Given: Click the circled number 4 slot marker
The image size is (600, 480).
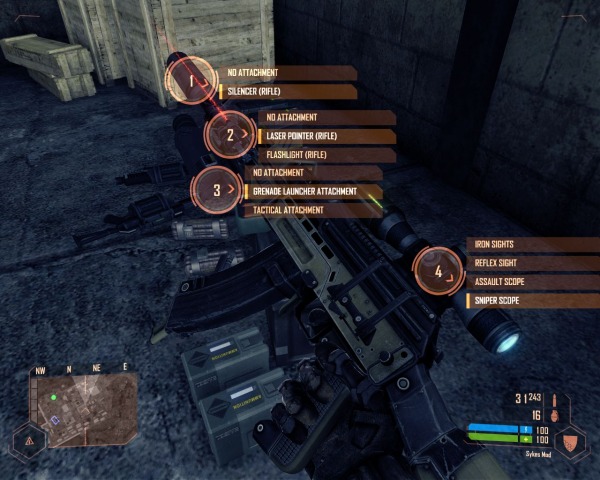Looking at the screenshot, I should tap(439, 270).
